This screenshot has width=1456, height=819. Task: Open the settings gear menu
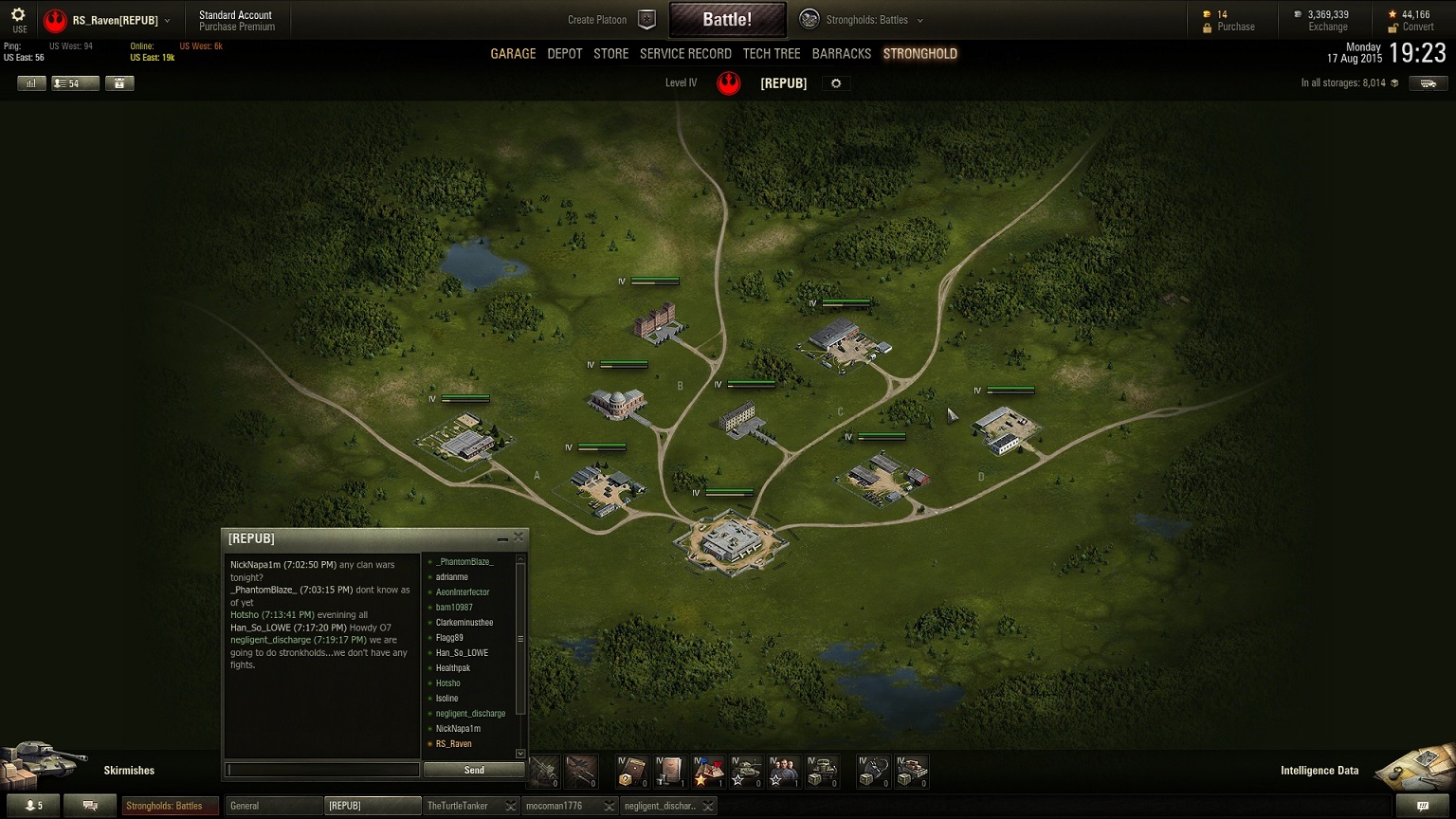point(18,19)
